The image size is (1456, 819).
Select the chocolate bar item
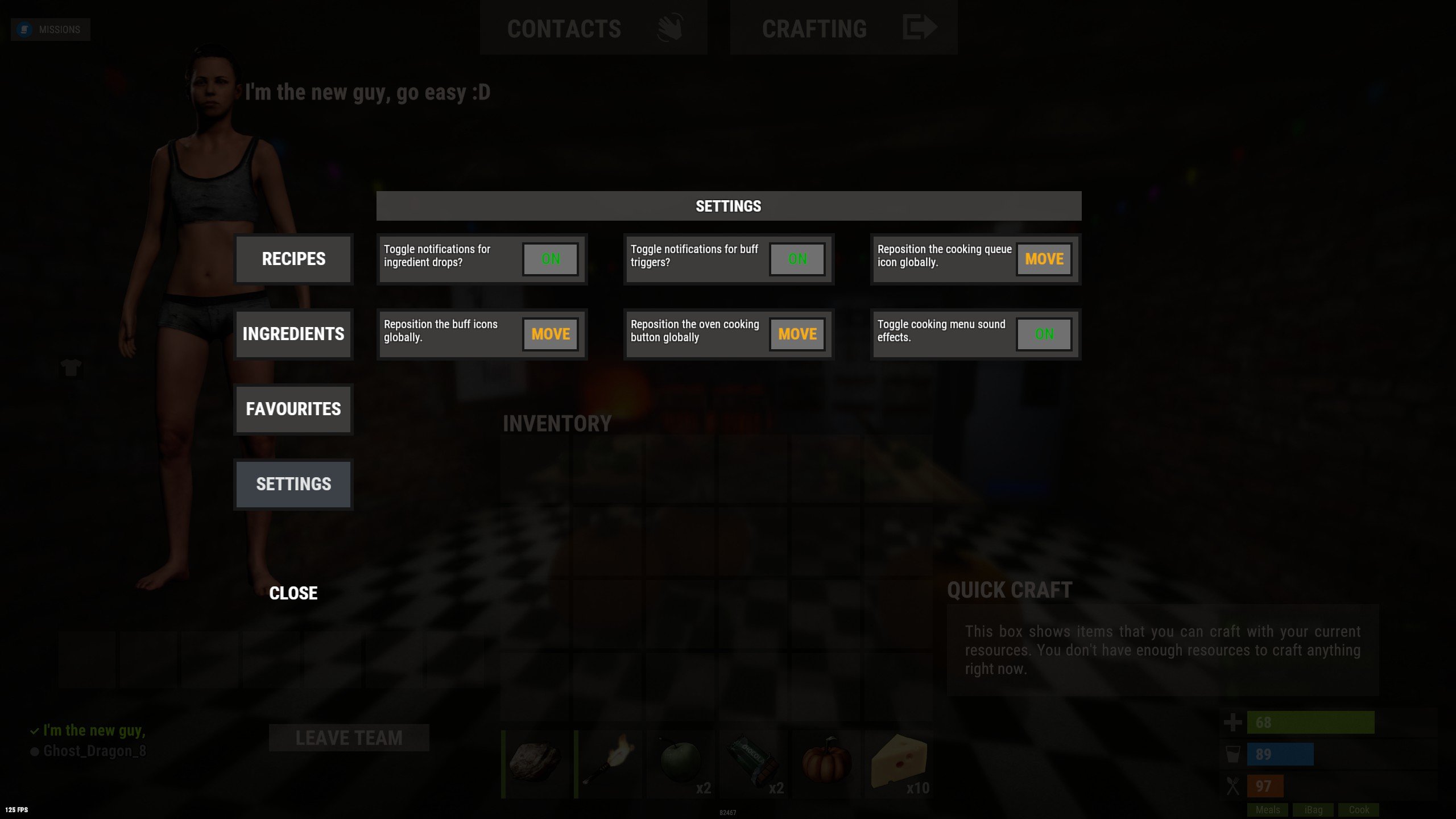(x=755, y=764)
